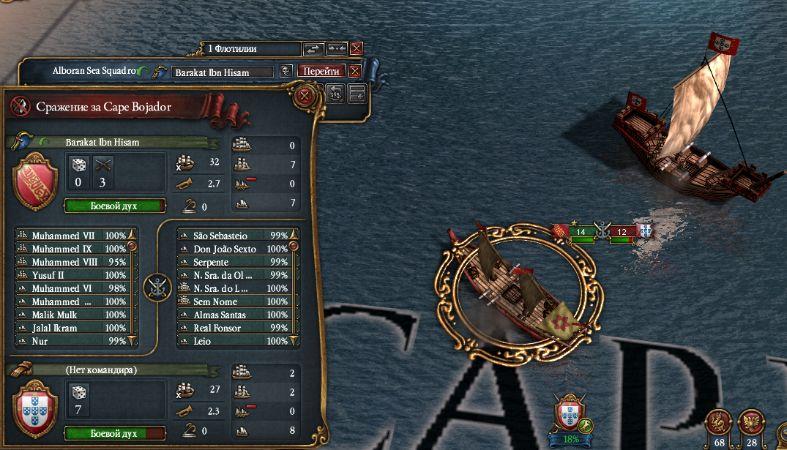Select the Alboran Sea Squadron name
The width and height of the screenshot is (787, 450).
[94, 71]
